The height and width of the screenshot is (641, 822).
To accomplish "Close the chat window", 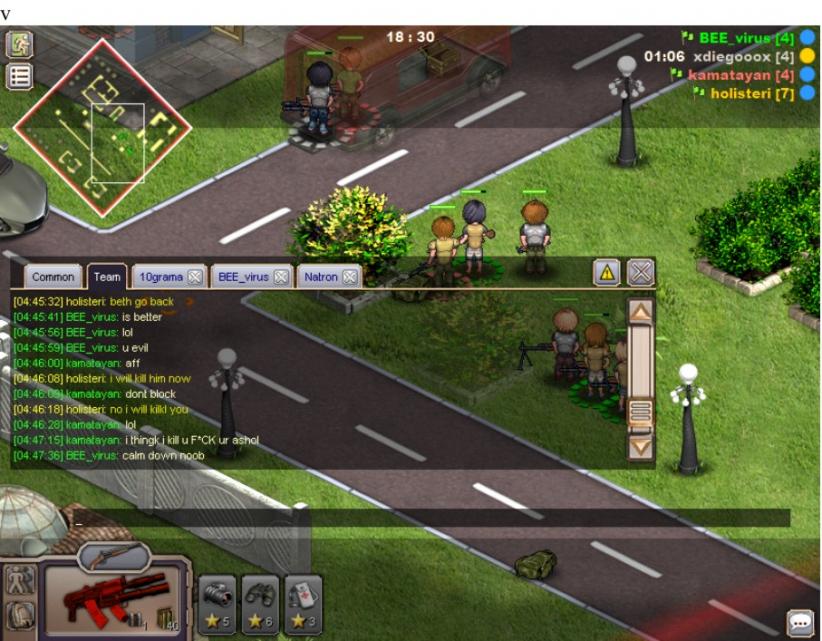I will pos(640,272).
